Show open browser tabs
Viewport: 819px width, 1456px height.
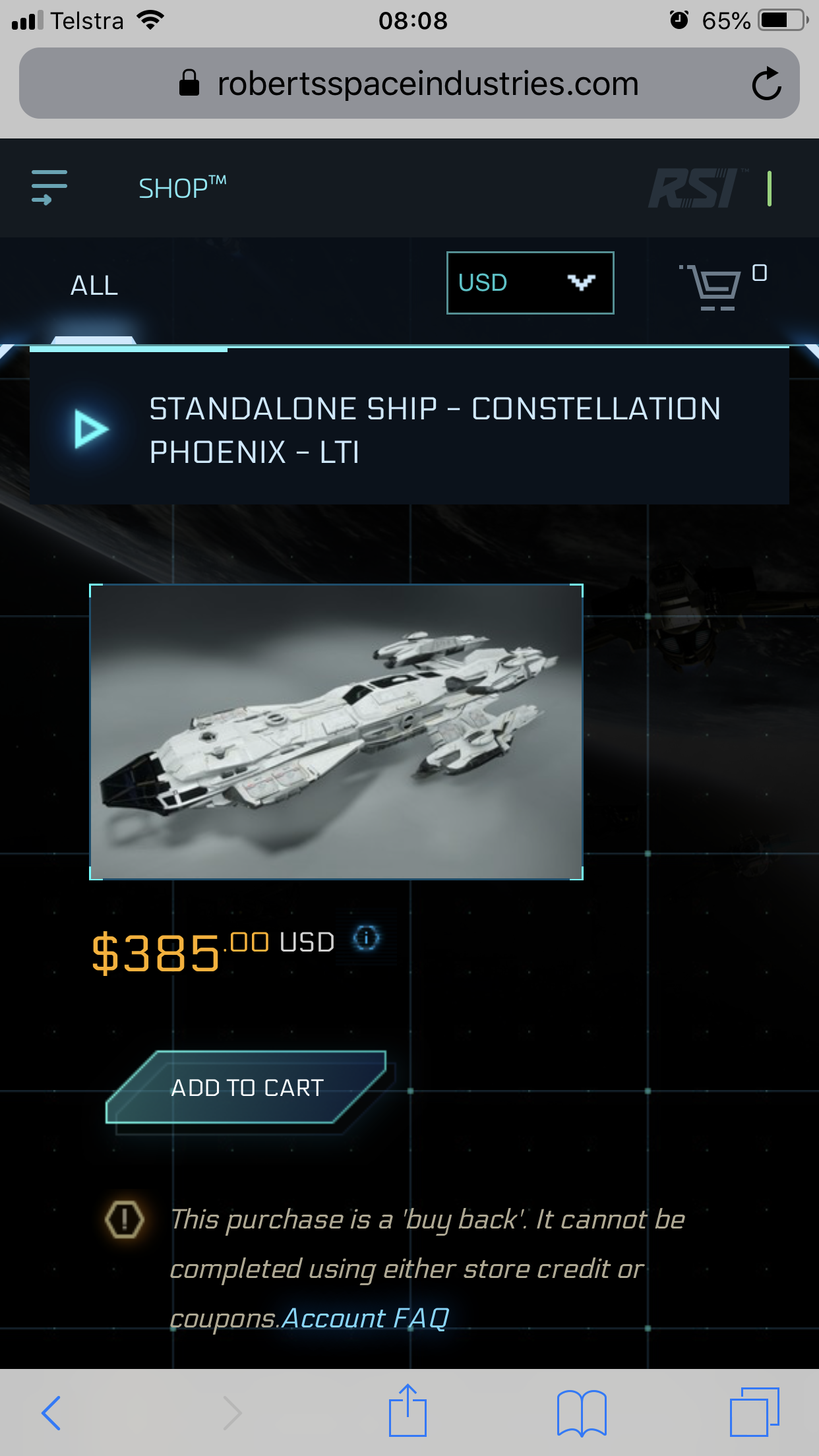click(754, 1412)
